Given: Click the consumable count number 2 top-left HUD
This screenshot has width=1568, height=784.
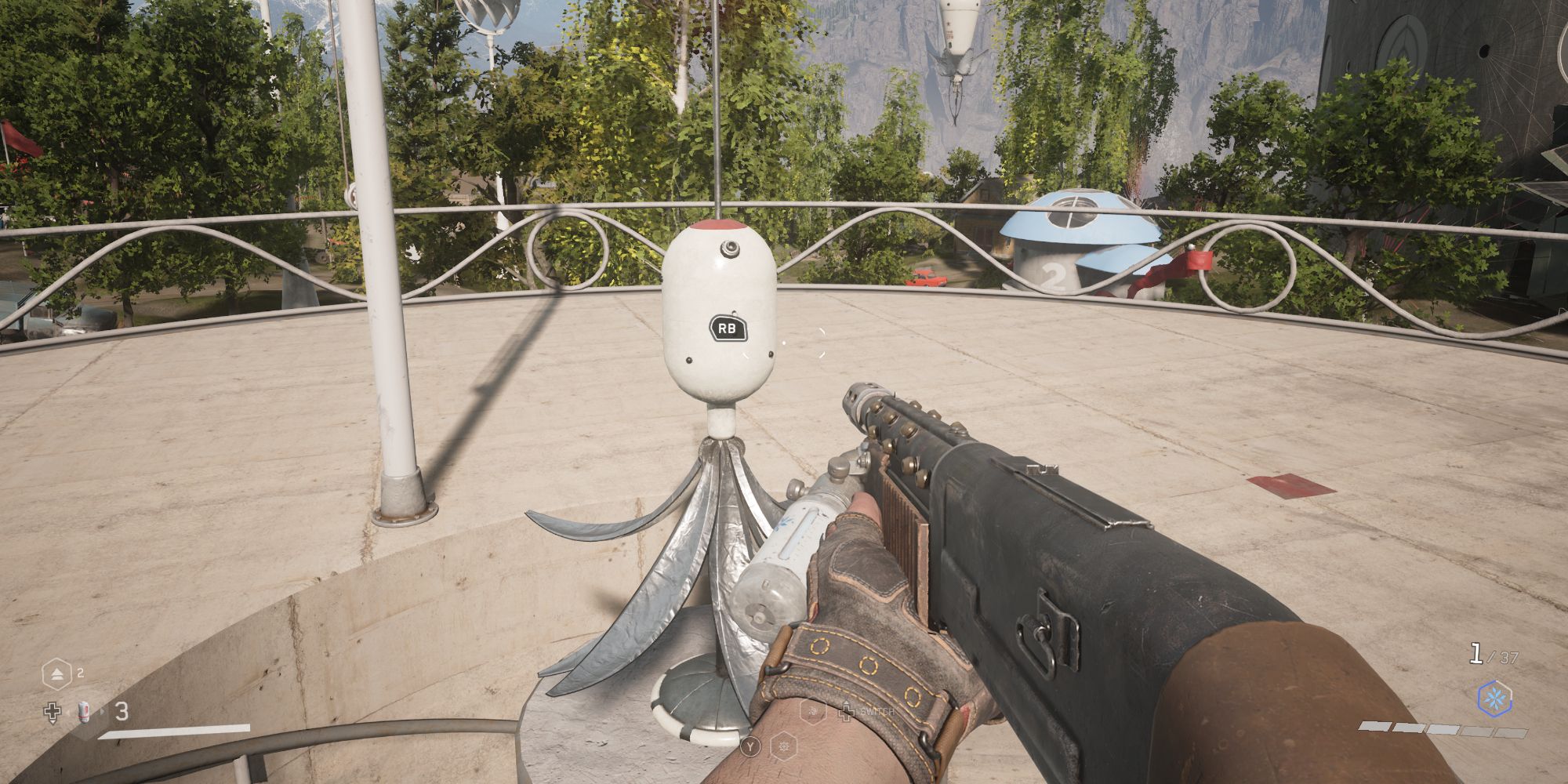Looking at the screenshot, I should pos(82,673).
